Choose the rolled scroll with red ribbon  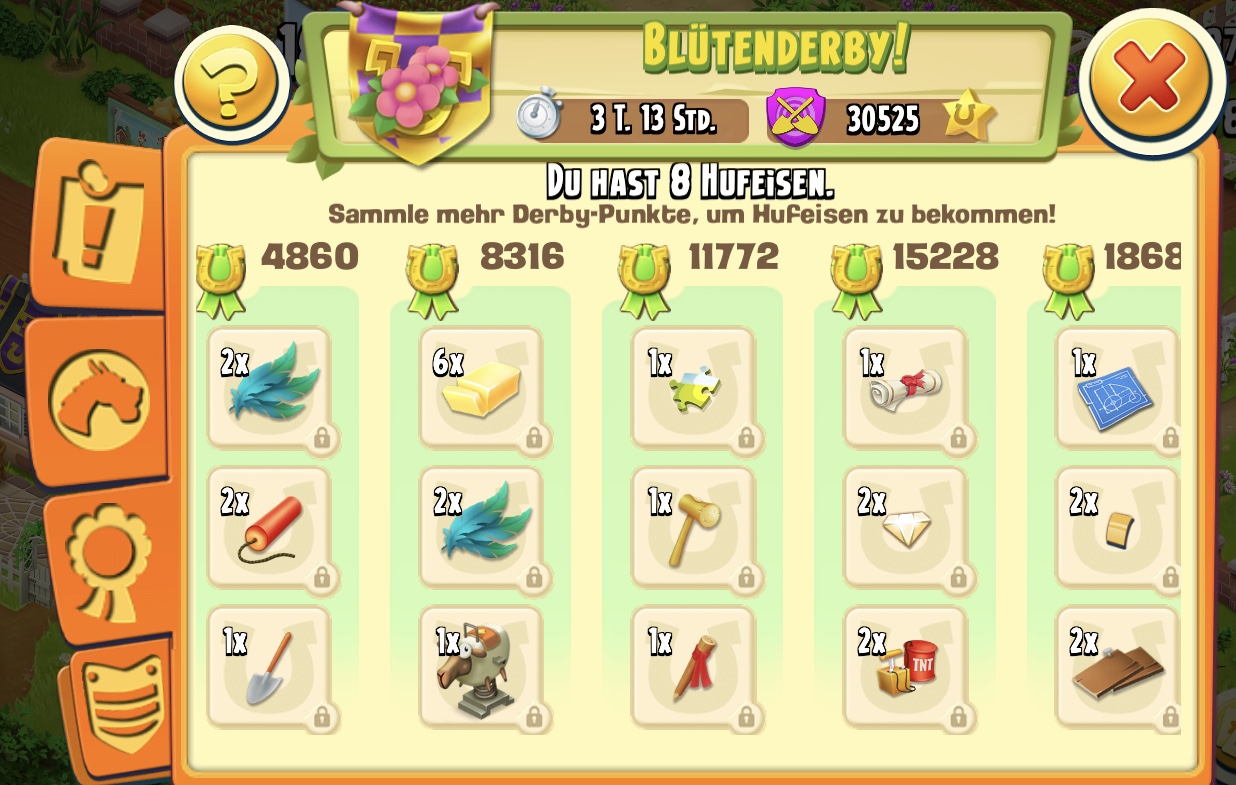pos(905,389)
